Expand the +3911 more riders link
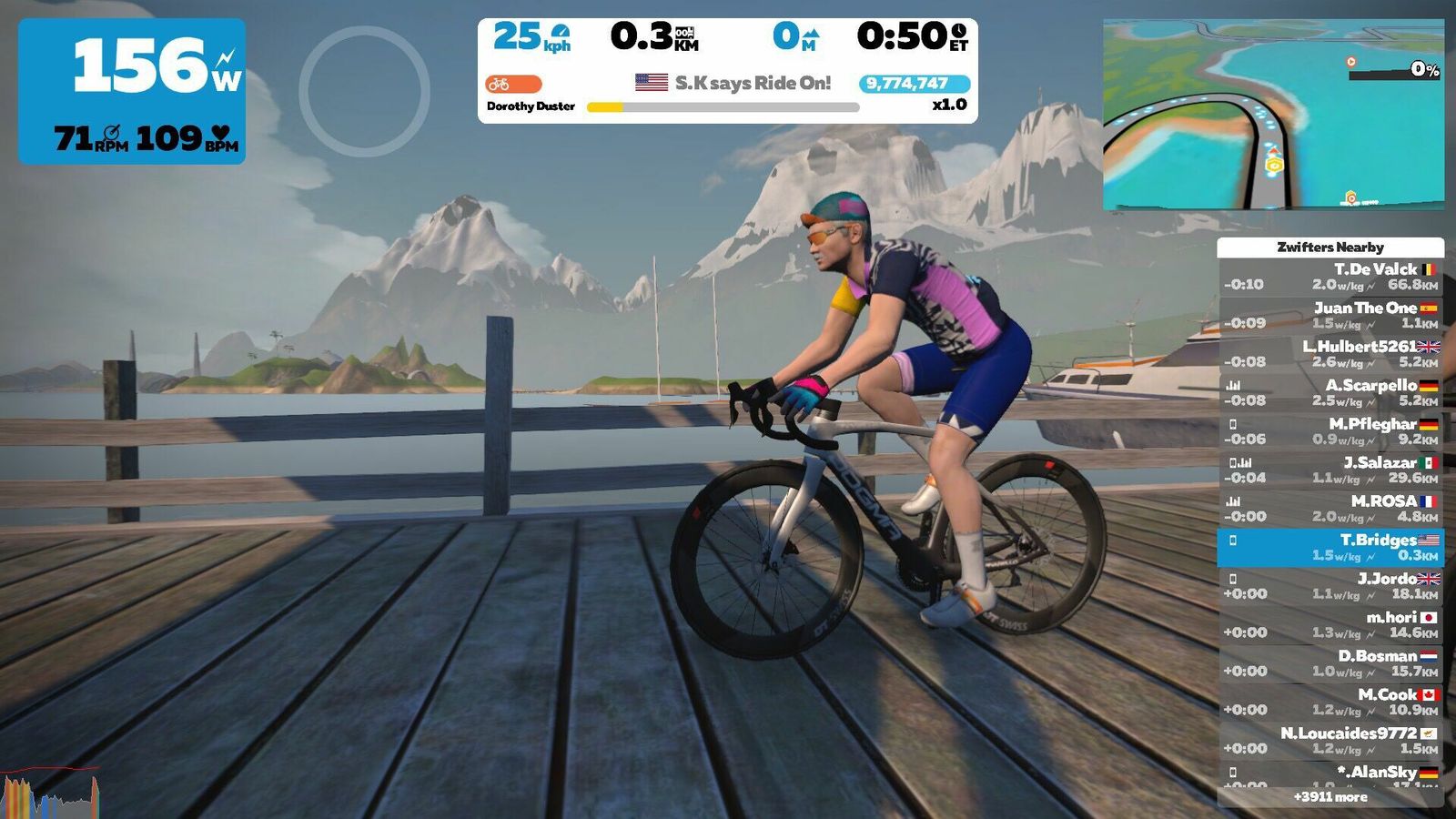 1330,797
